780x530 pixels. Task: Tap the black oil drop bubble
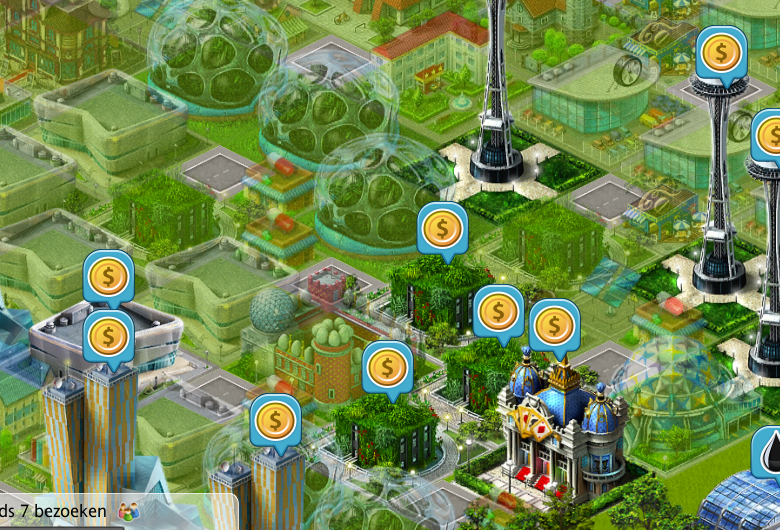click(768, 451)
